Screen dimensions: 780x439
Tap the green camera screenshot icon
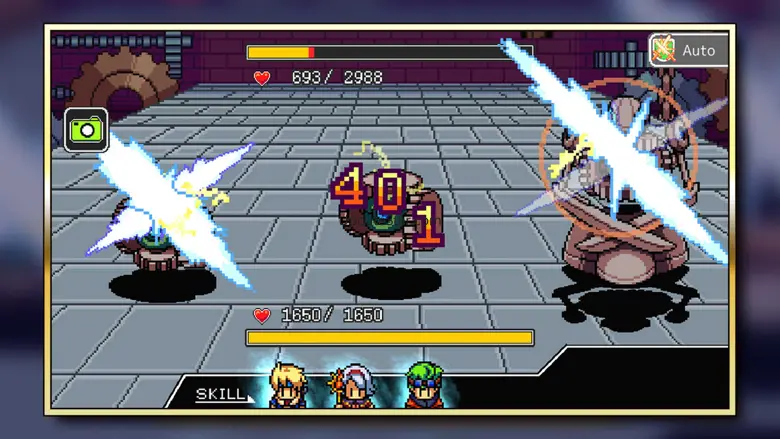tap(86, 129)
